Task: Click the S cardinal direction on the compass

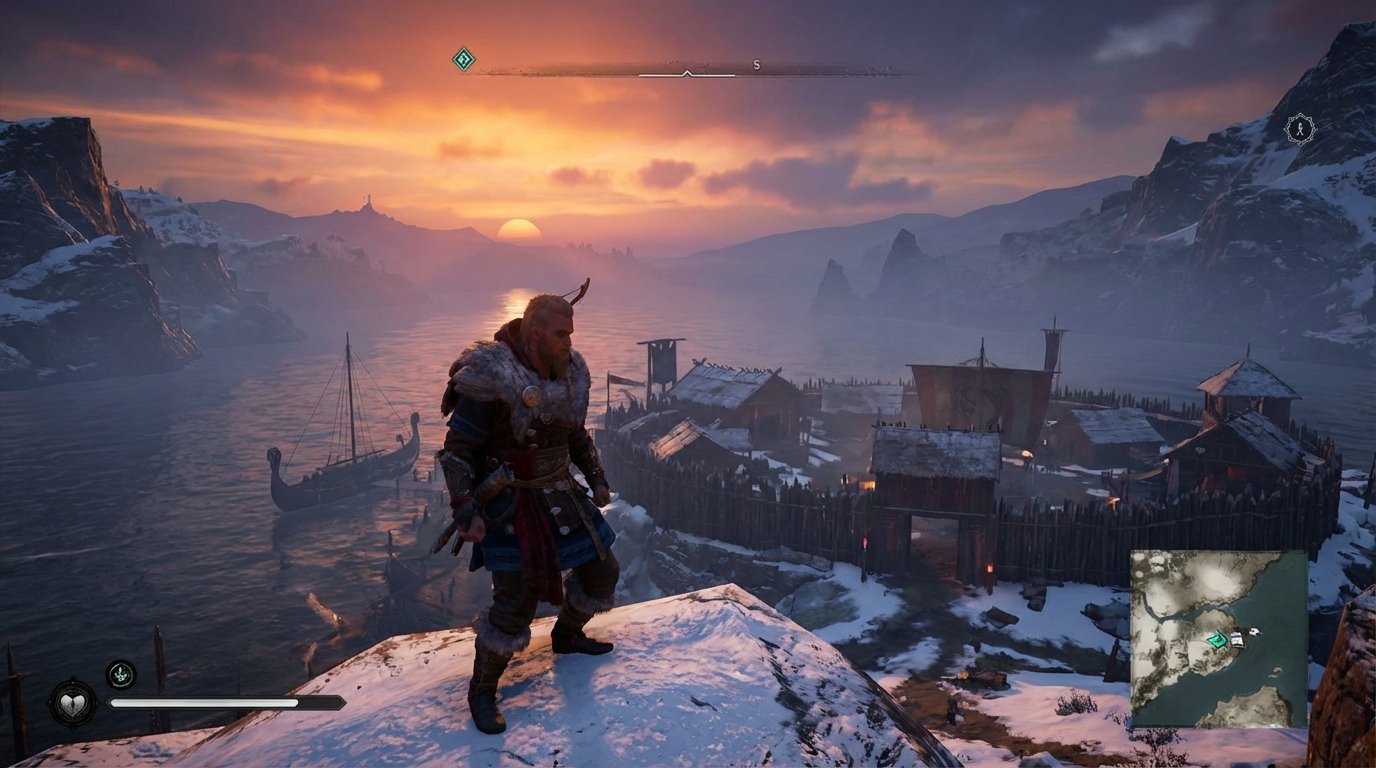Action: click(x=757, y=61)
